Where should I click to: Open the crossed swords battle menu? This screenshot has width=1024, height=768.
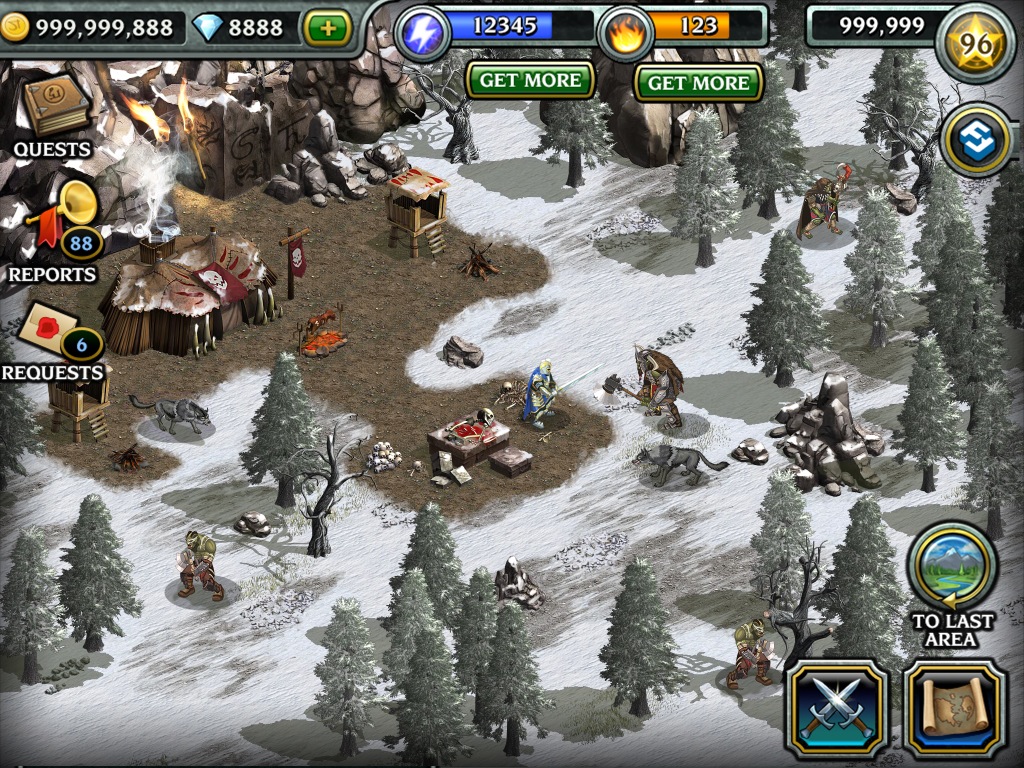pyautogui.click(x=836, y=707)
